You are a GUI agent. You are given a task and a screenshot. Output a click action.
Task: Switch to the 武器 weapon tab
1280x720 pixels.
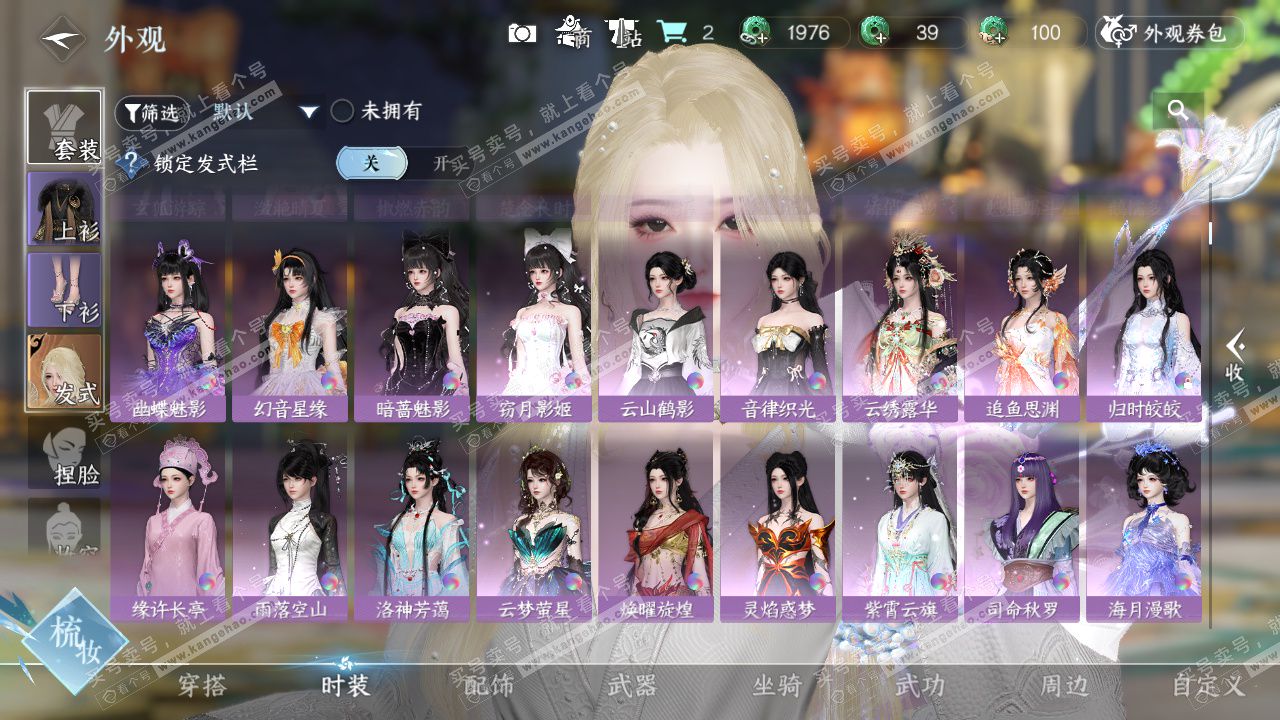632,686
